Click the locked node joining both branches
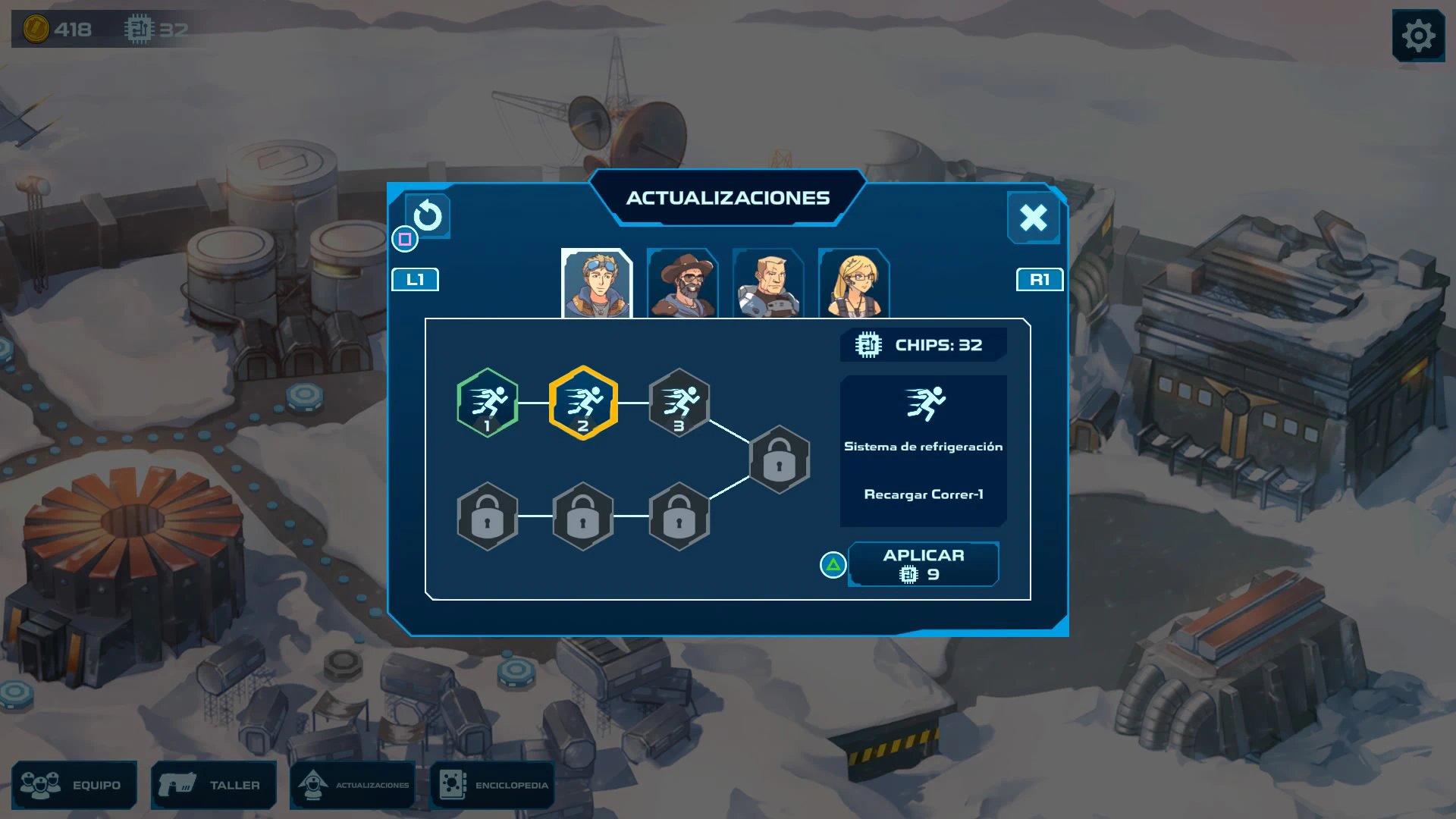 pyautogui.click(x=780, y=460)
